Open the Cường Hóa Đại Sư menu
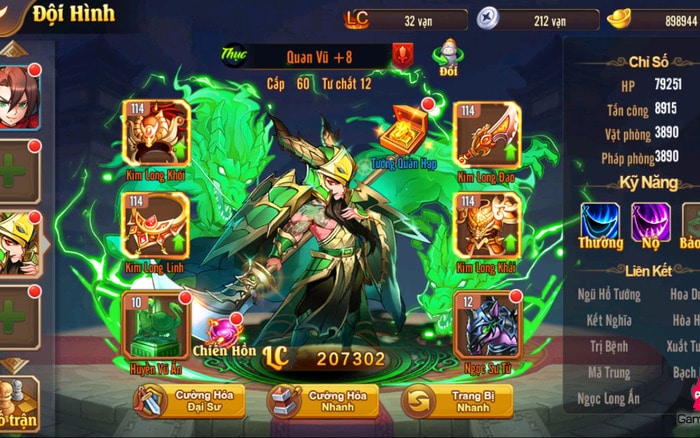This screenshot has width=700, height=438. point(187,401)
